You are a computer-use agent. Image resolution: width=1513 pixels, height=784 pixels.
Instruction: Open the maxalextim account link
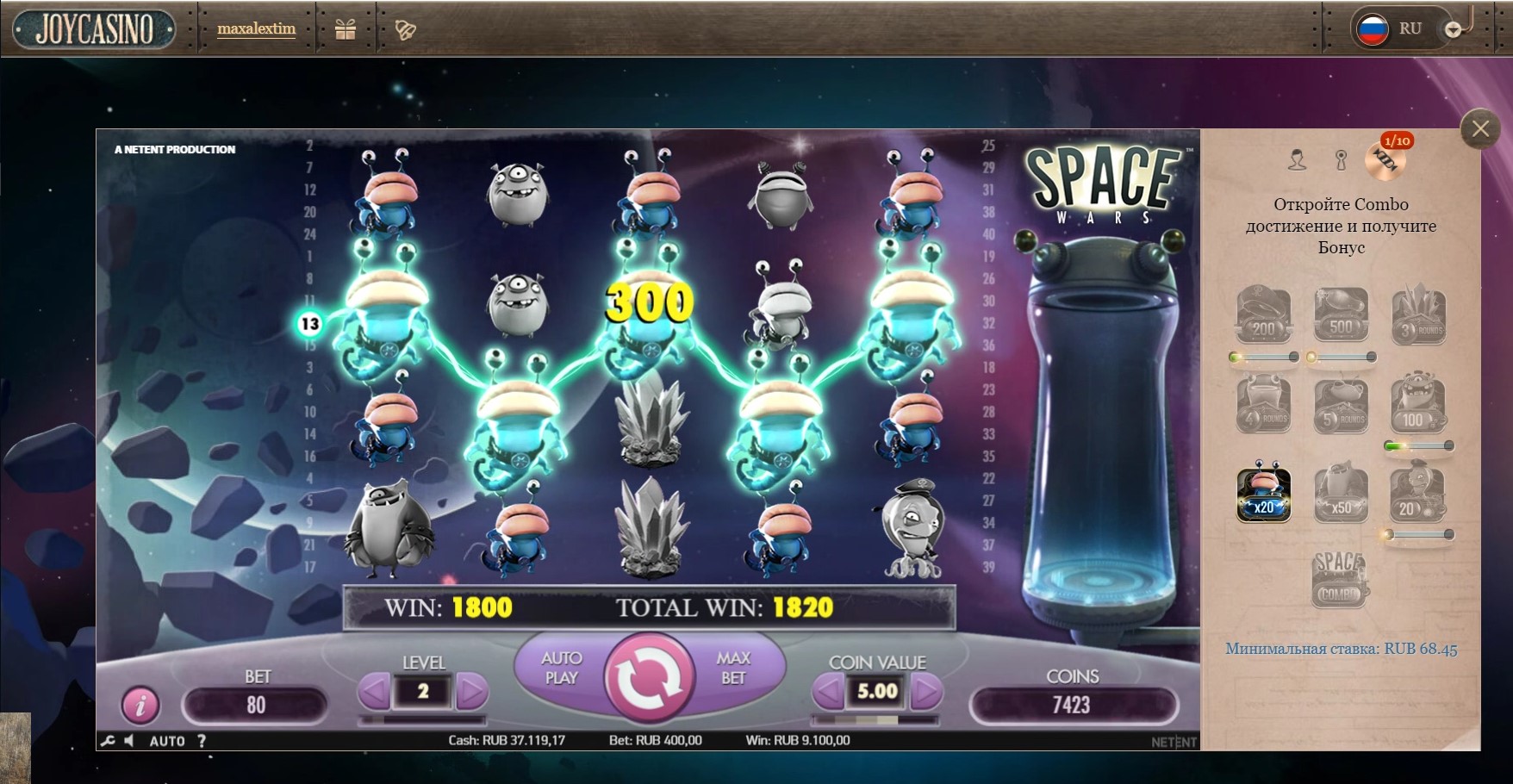coord(256,28)
